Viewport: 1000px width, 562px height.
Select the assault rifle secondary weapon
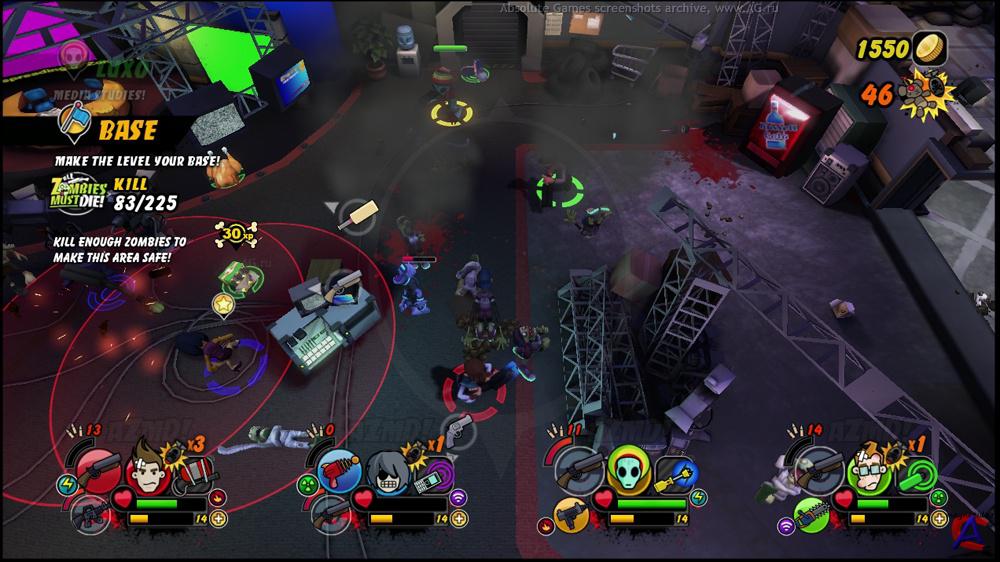[88, 514]
